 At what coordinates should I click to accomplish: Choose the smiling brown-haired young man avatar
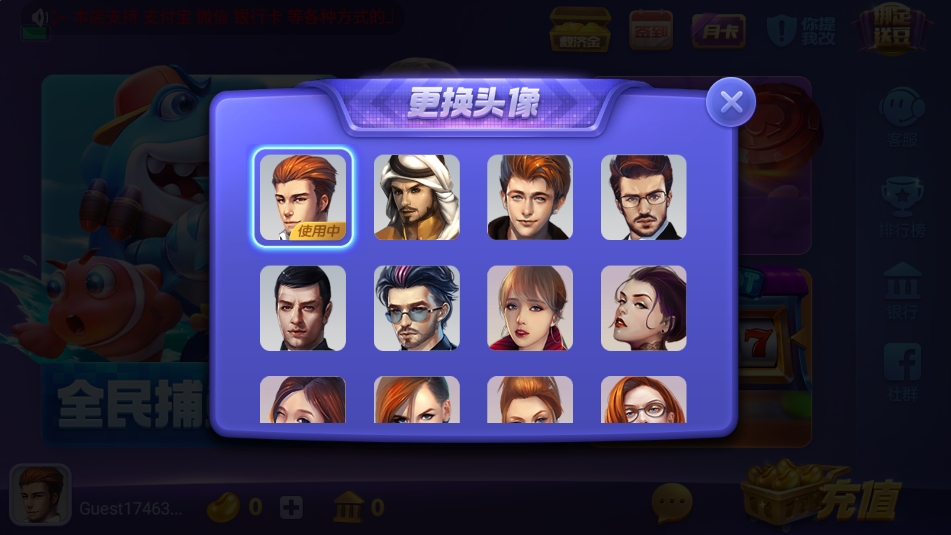click(530, 197)
